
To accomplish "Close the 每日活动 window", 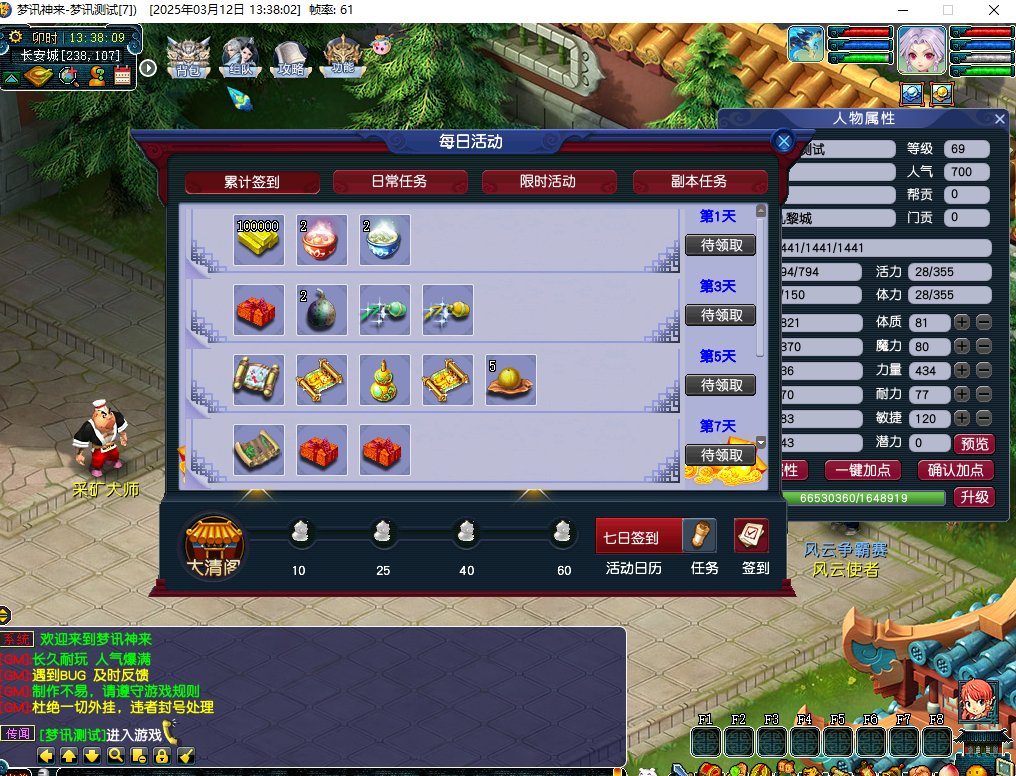I will 784,142.
